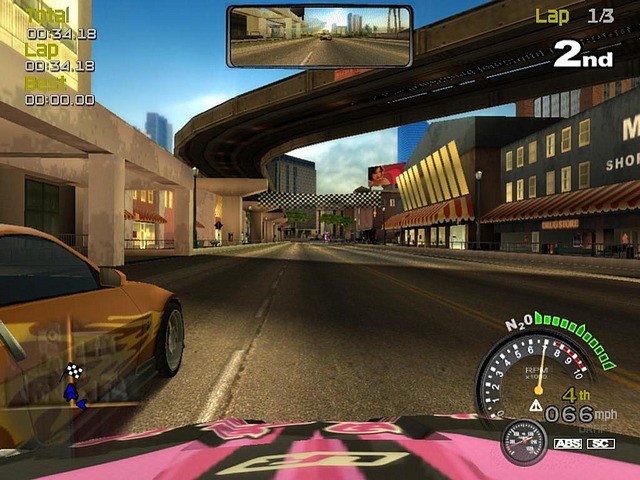Screen dimensions: 640x480
Task: Click the RPM tachometer dial
Action: 538,375
